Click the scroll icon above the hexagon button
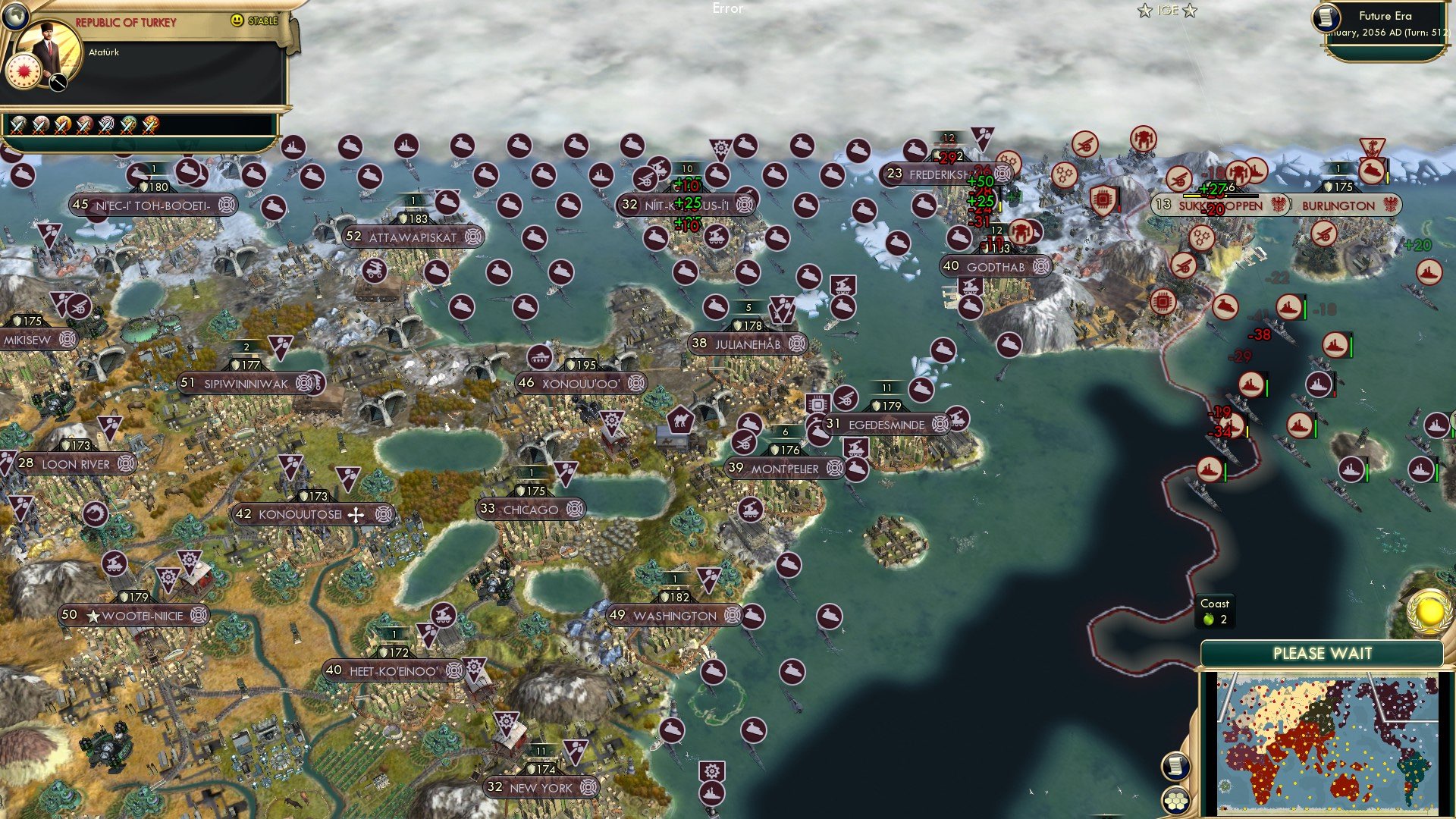This screenshot has height=819, width=1456. [x=1176, y=767]
